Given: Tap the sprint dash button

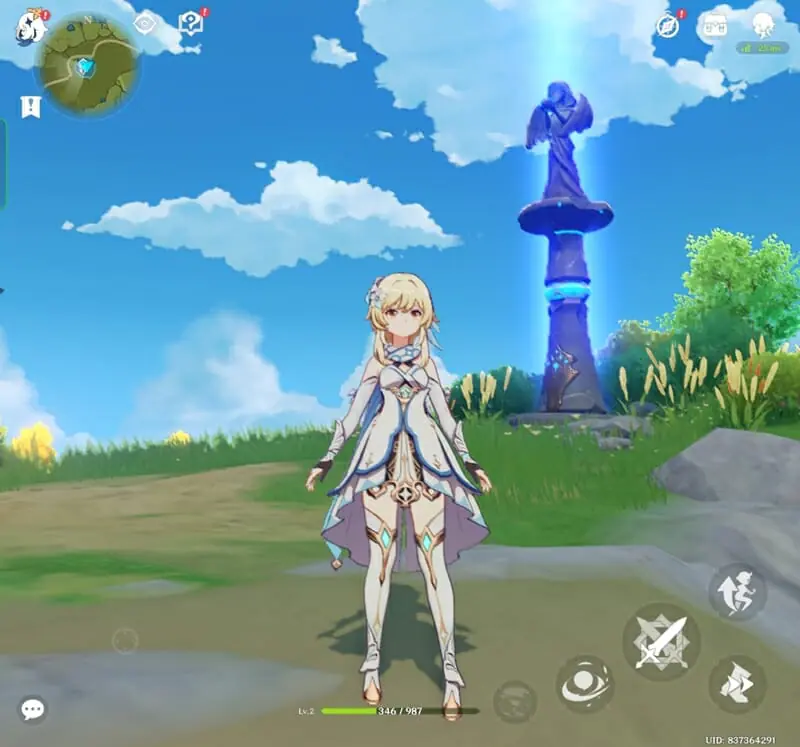Looking at the screenshot, I should [738, 684].
